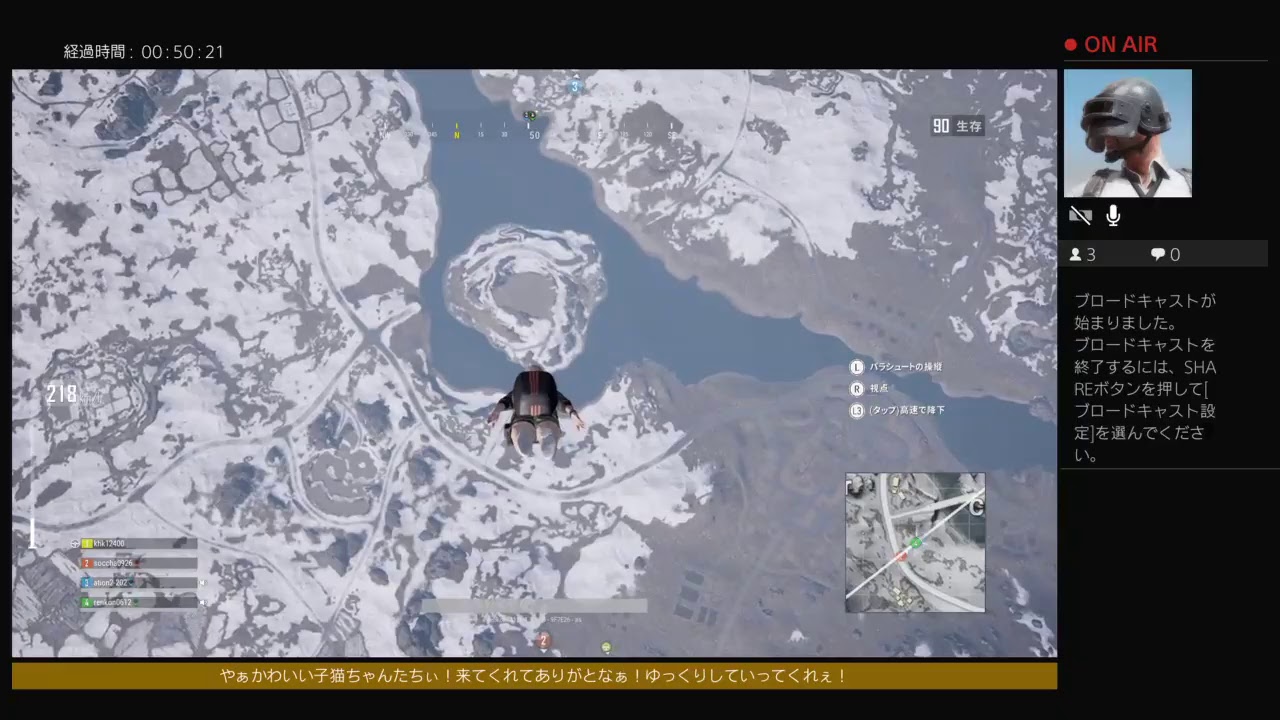Viewport: 1280px width, 720px height.
Task: Click the red ON AIR dot
Action: coord(1070,44)
